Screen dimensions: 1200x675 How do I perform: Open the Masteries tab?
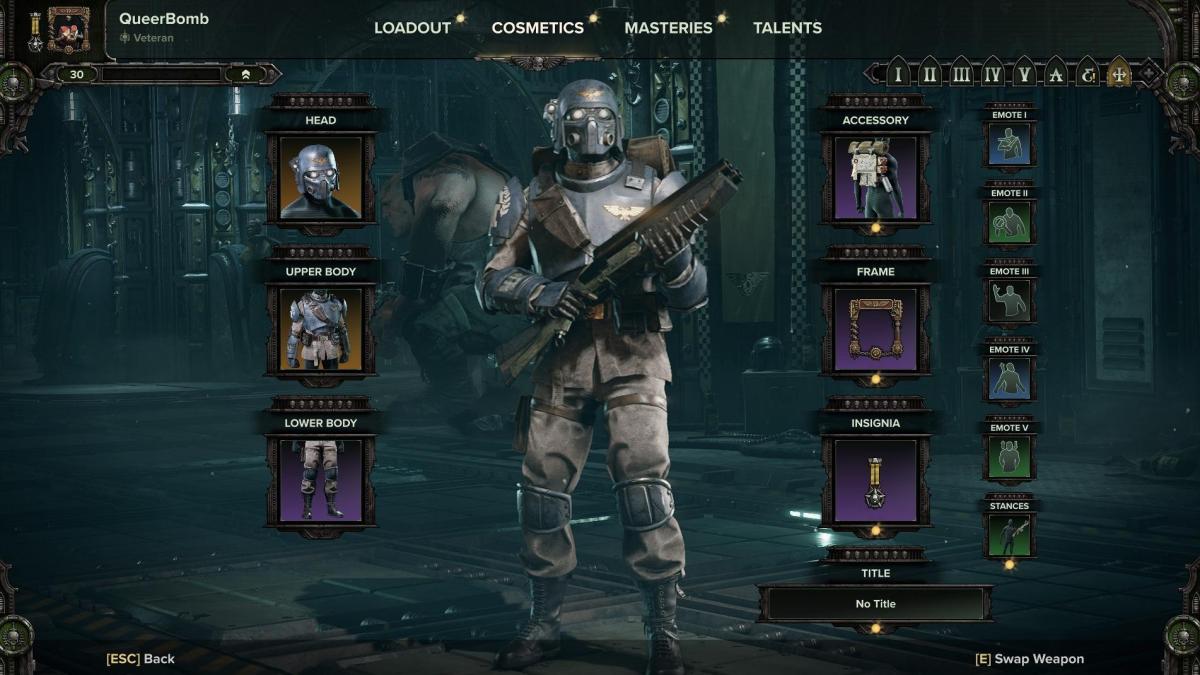point(668,28)
